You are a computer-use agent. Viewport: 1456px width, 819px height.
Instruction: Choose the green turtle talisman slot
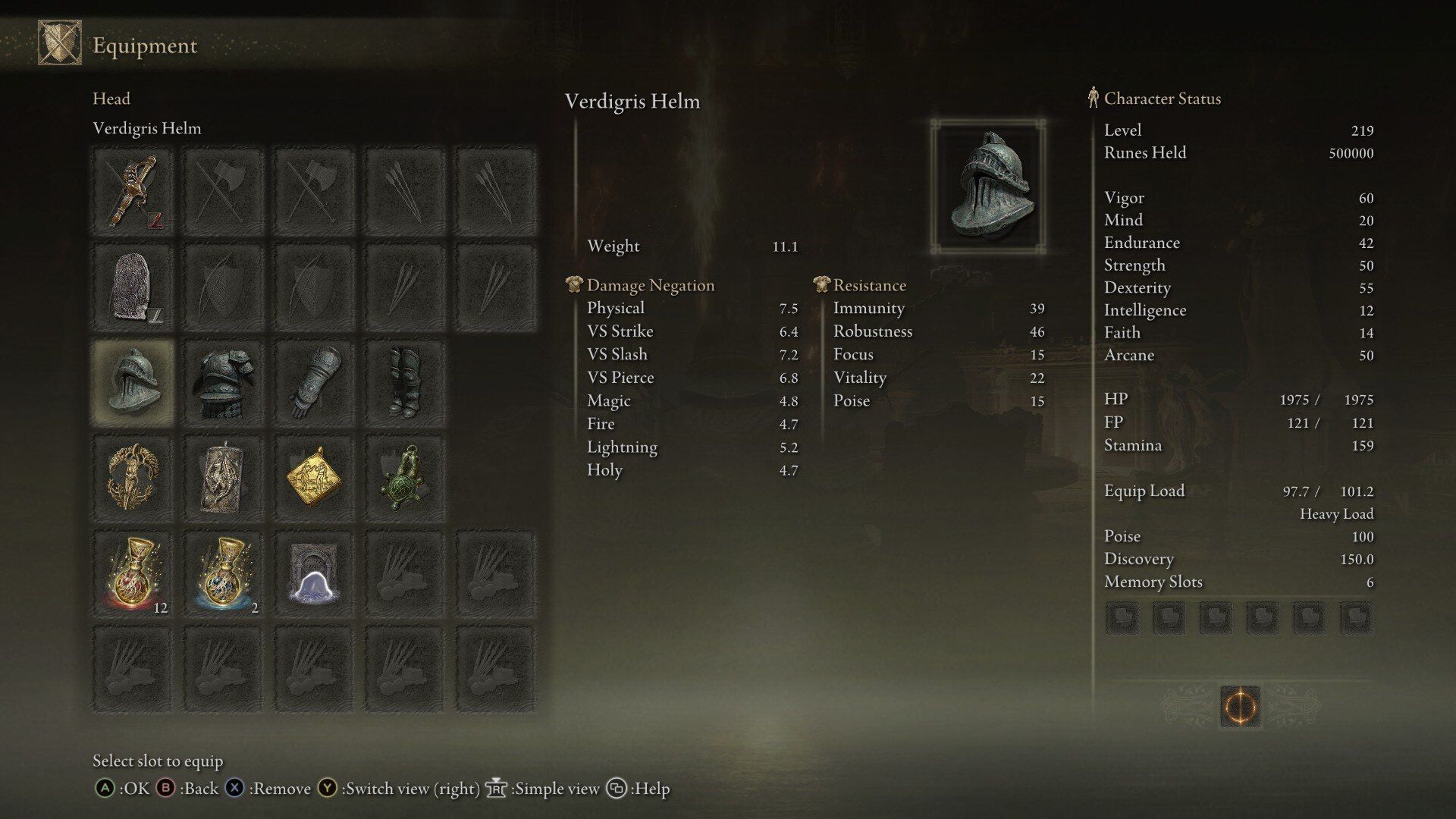coord(404,477)
